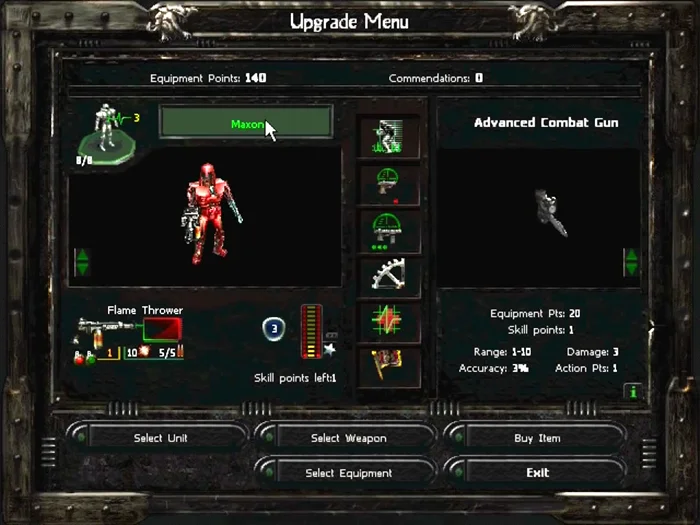The image size is (700, 525).
Task: Select the red burst on grid icon
Action: (x=389, y=322)
